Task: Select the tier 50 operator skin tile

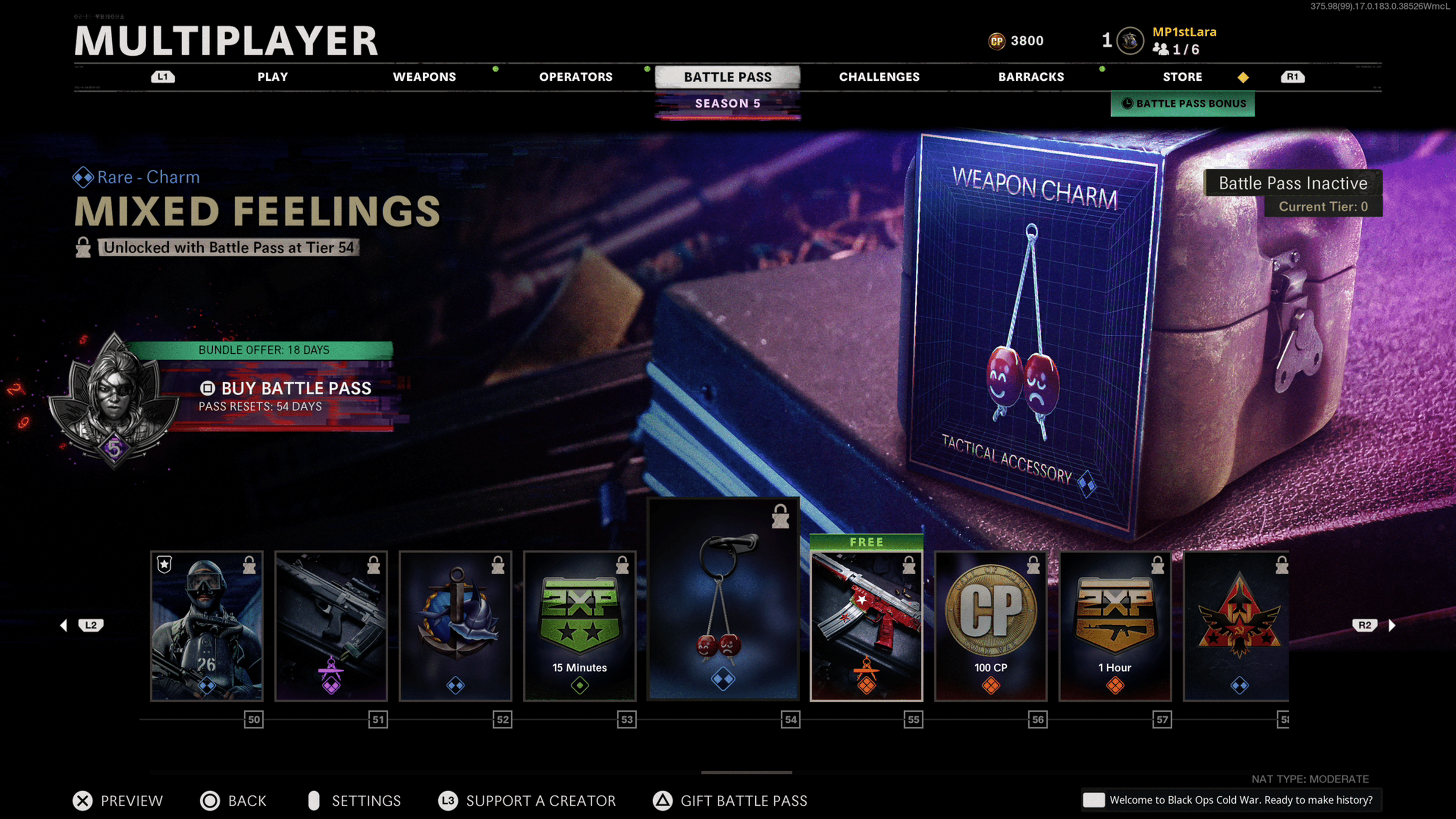Action: tap(207, 626)
